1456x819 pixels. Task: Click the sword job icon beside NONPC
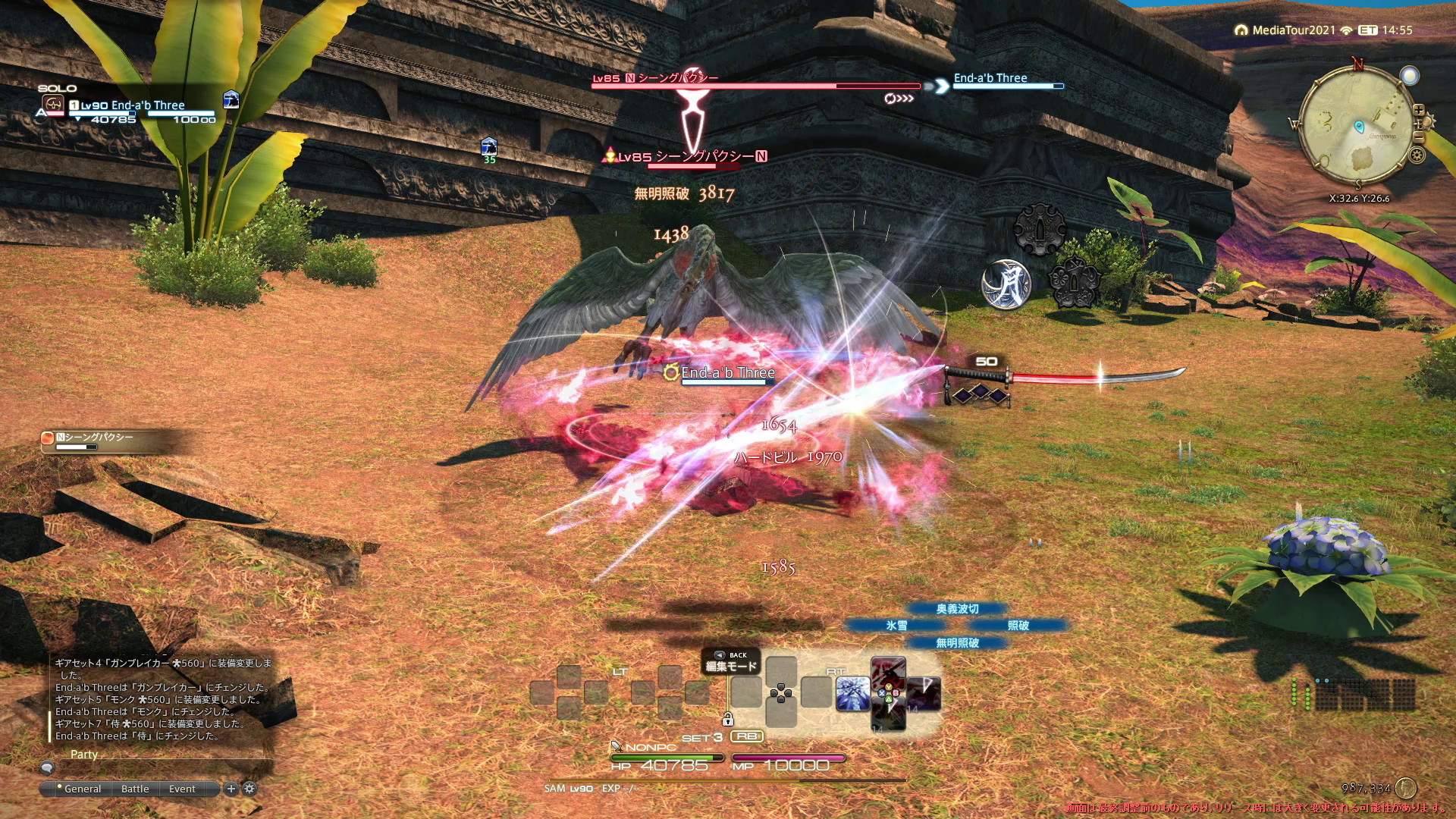[x=617, y=747]
